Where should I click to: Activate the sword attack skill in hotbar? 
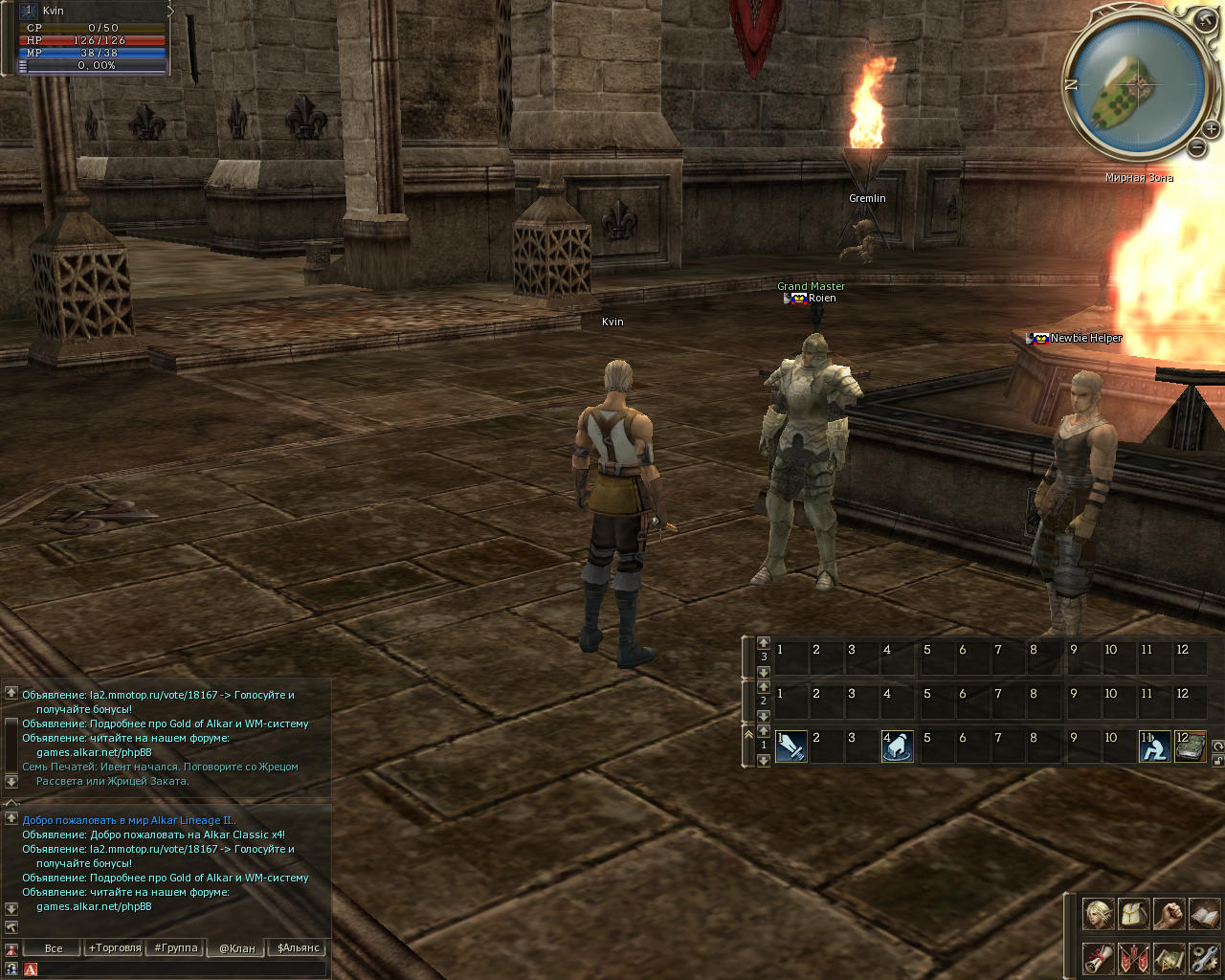pyautogui.click(x=791, y=746)
